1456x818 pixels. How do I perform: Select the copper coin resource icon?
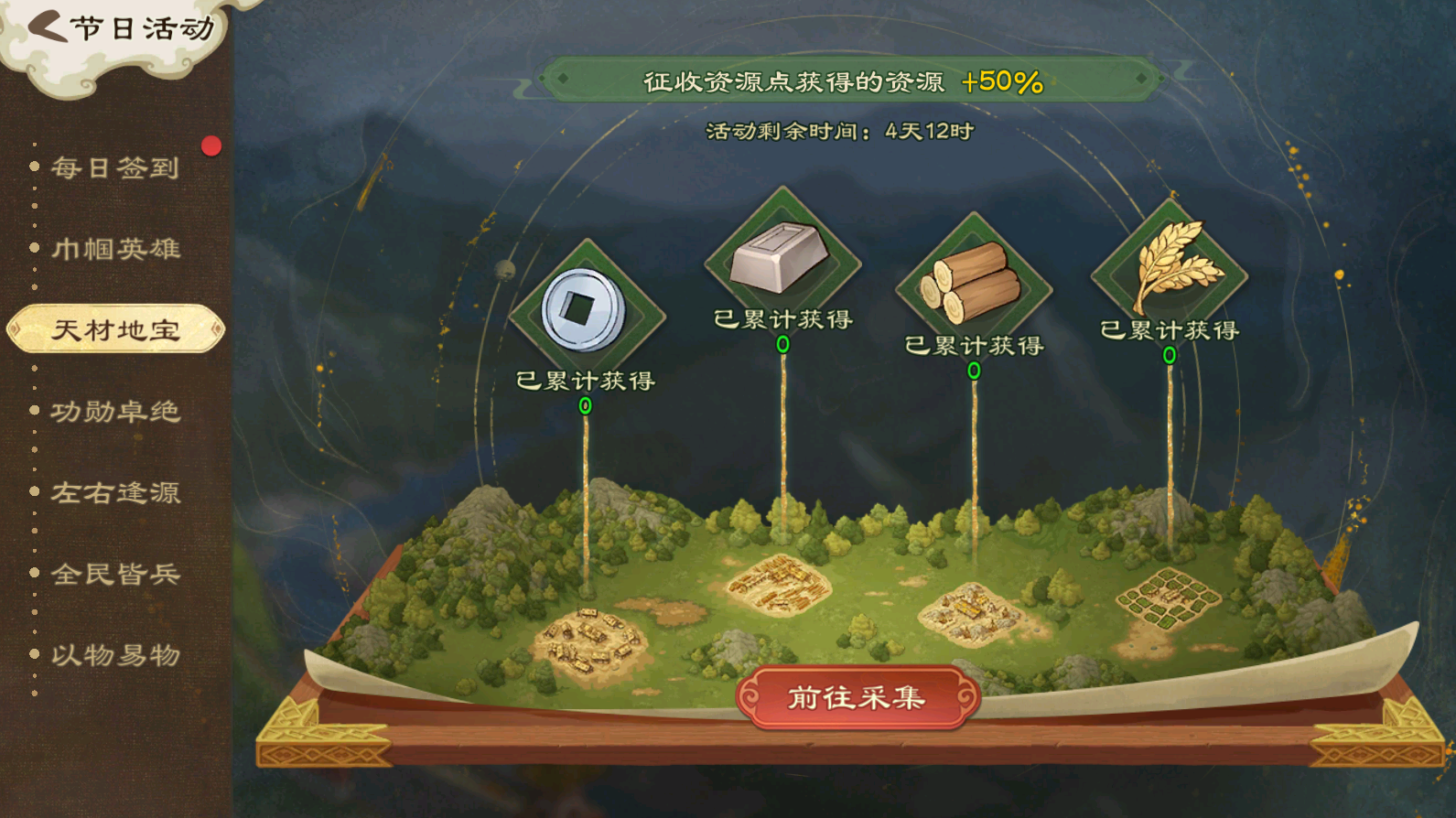point(585,311)
